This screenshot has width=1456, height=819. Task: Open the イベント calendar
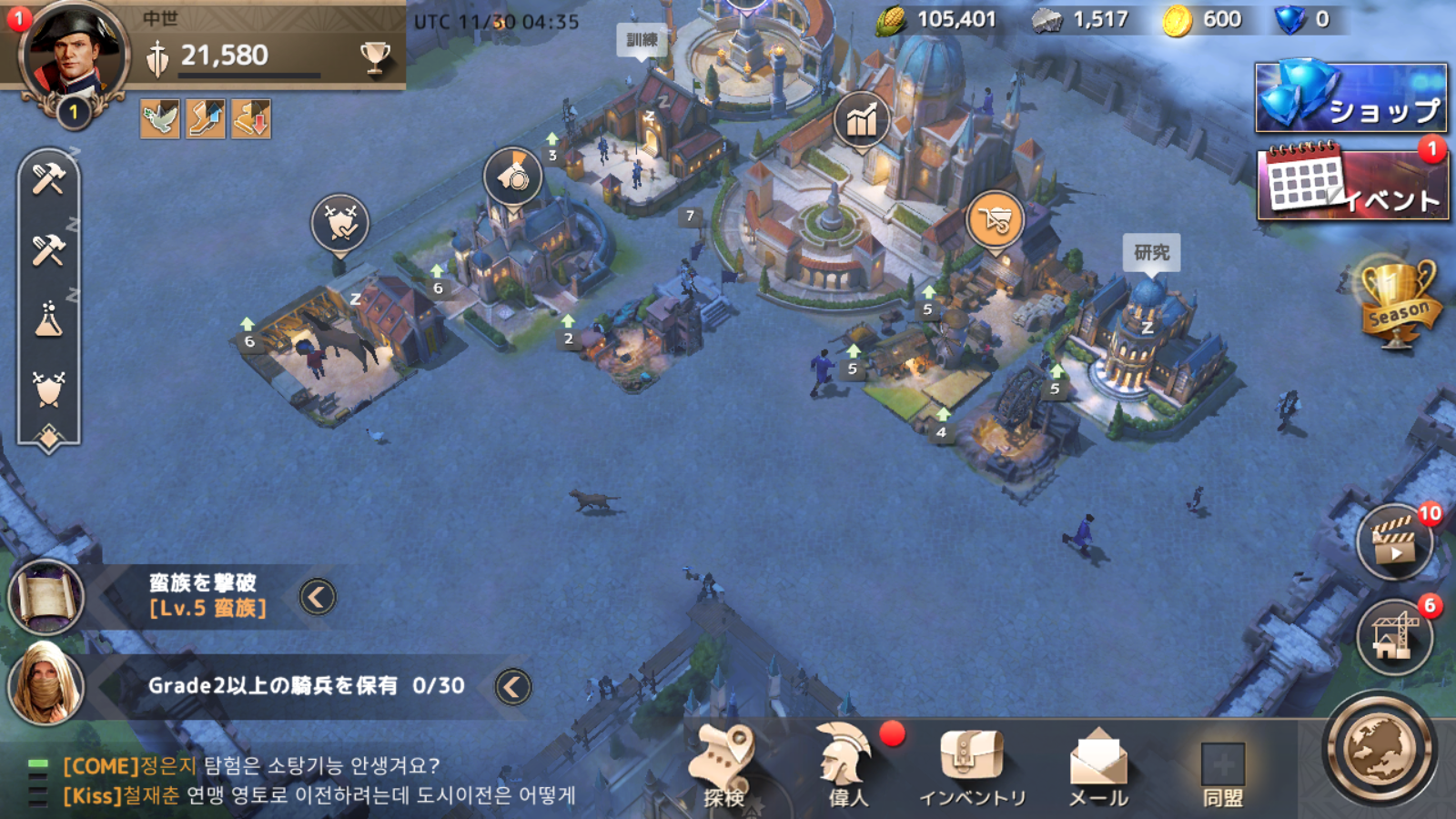(x=1351, y=183)
